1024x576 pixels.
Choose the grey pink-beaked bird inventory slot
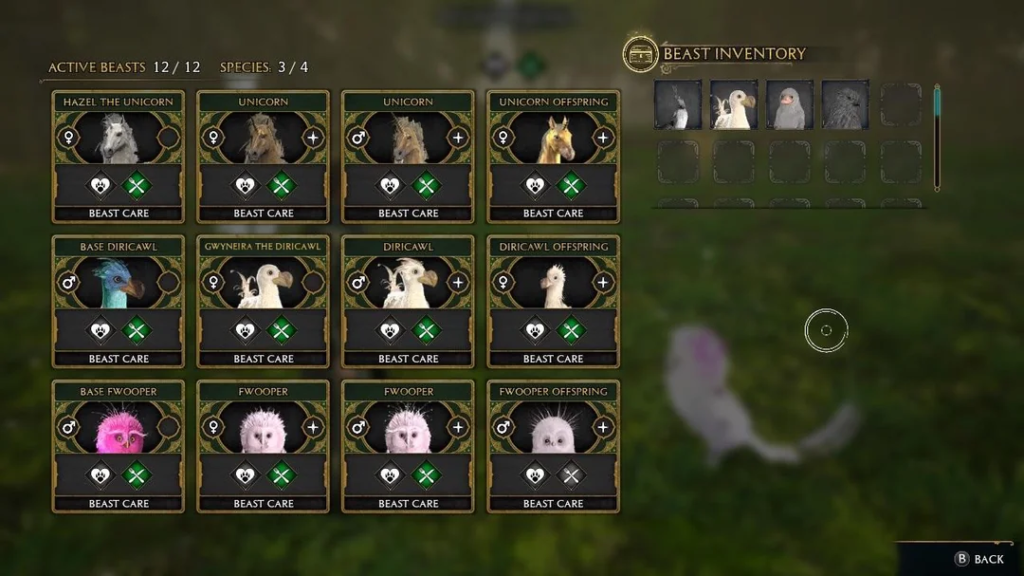[789, 105]
